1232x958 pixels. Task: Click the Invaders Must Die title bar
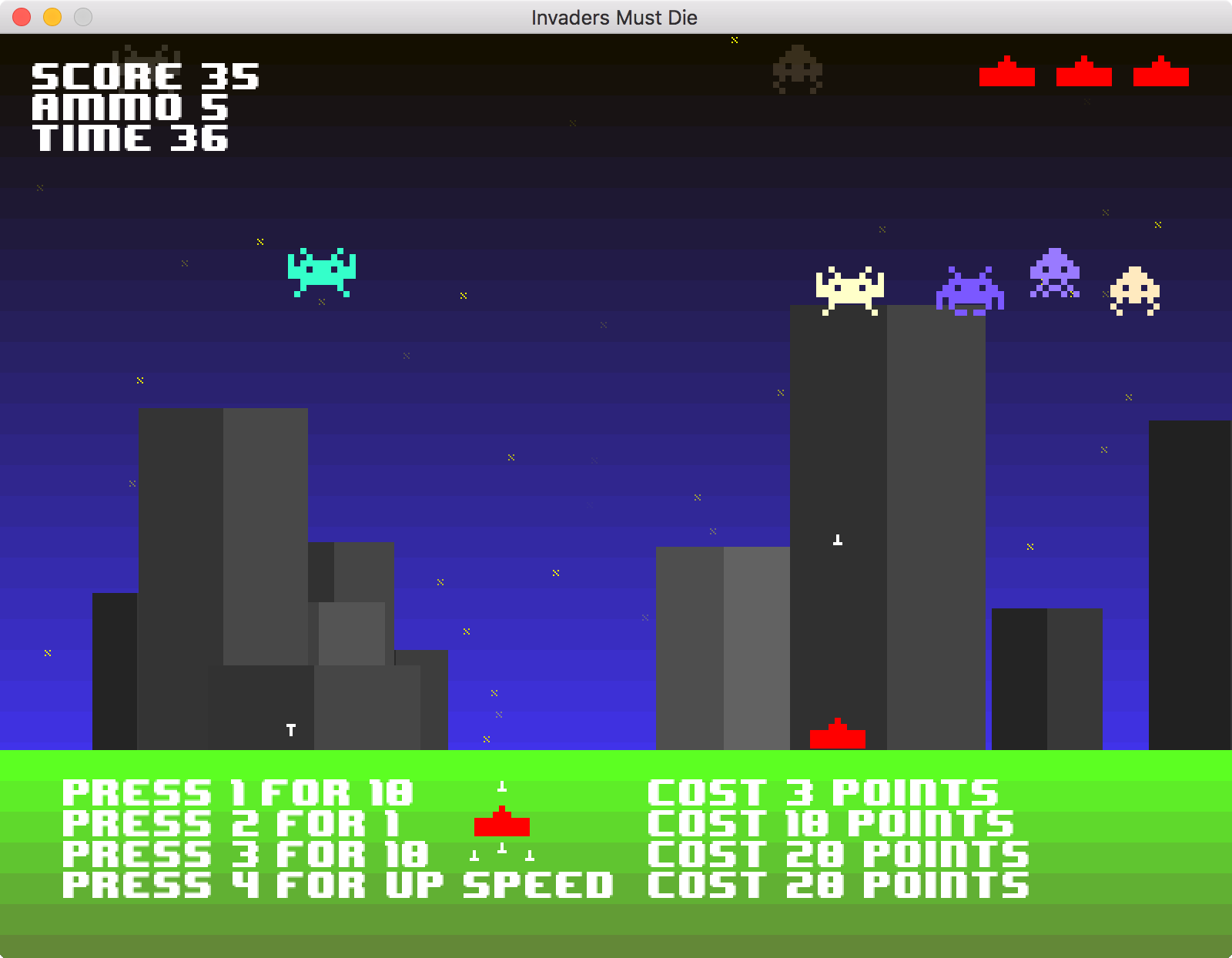point(614,17)
